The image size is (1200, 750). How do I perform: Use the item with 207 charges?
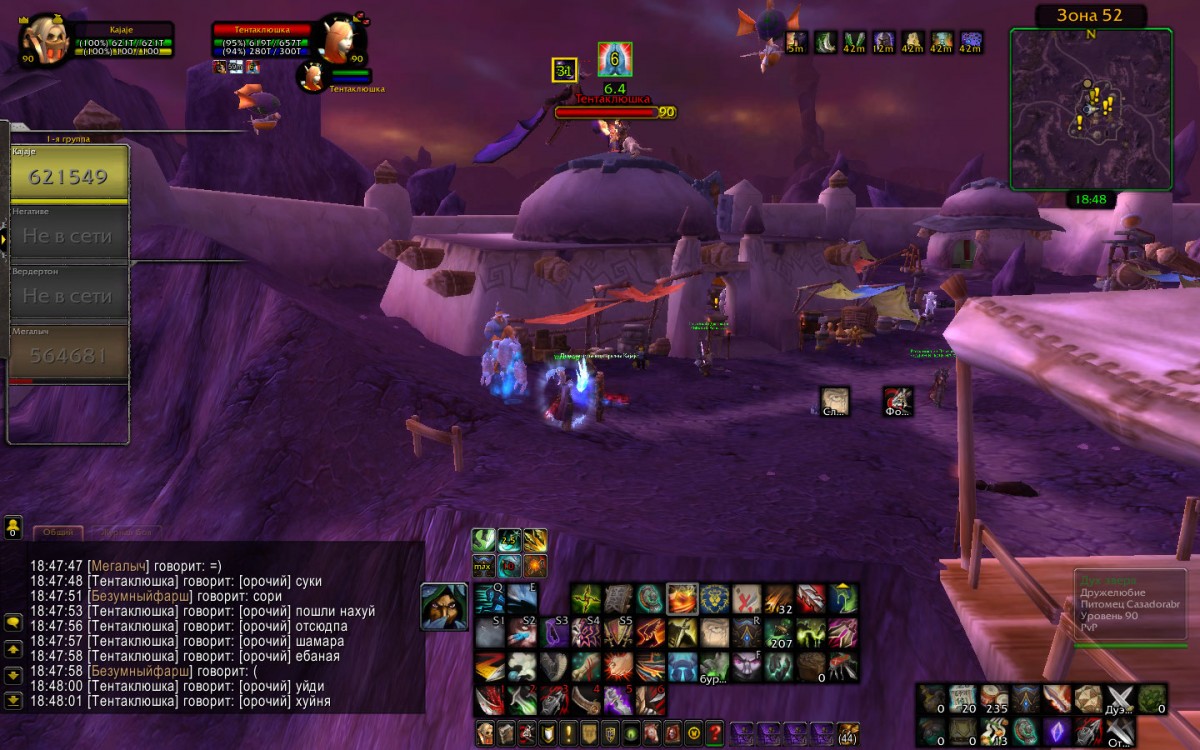coord(780,633)
